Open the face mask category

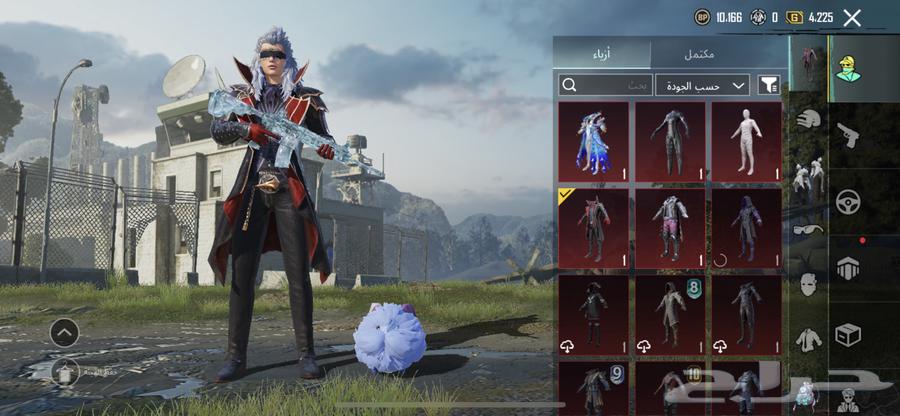(x=808, y=284)
